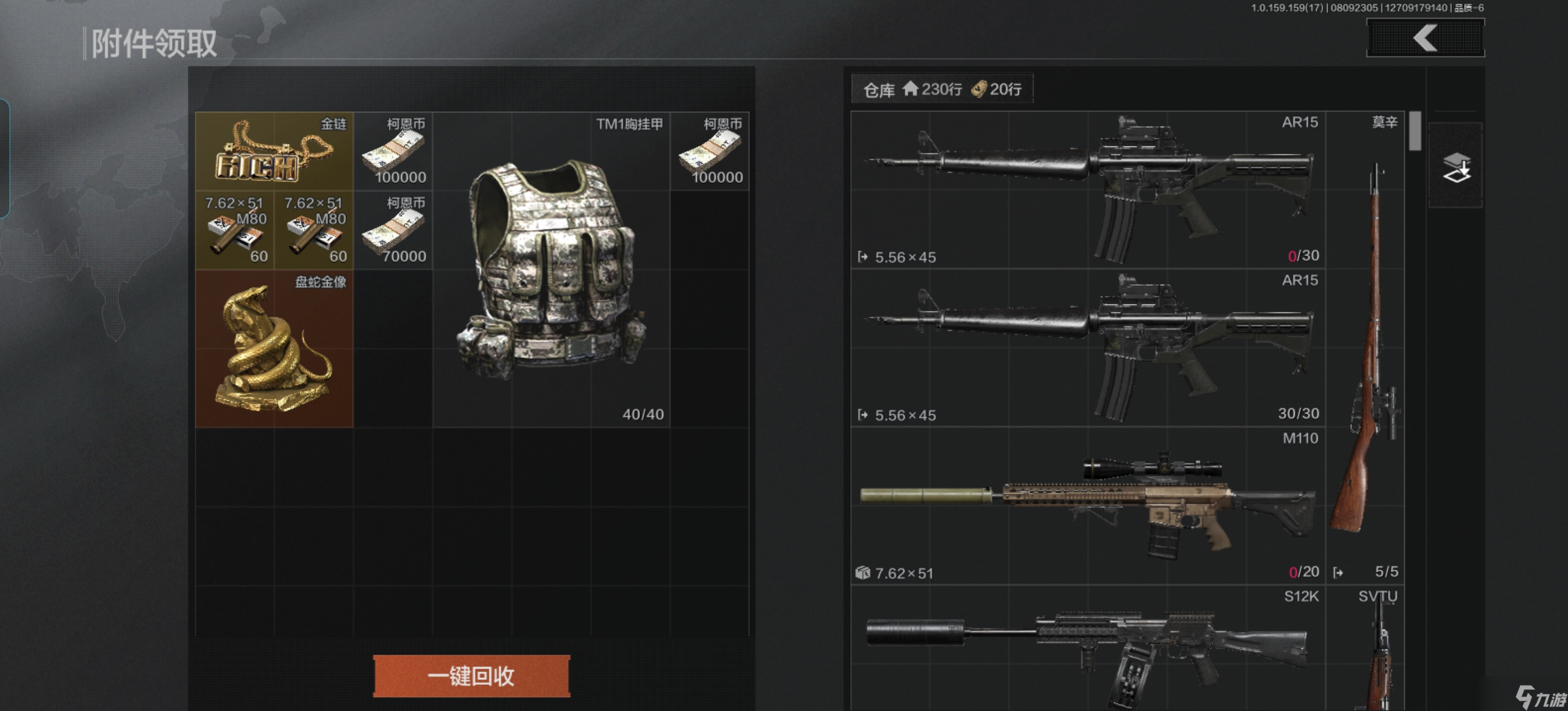Viewport: 1568px width, 711px height.
Task: Go back using the arrow button
Action: [1425, 38]
